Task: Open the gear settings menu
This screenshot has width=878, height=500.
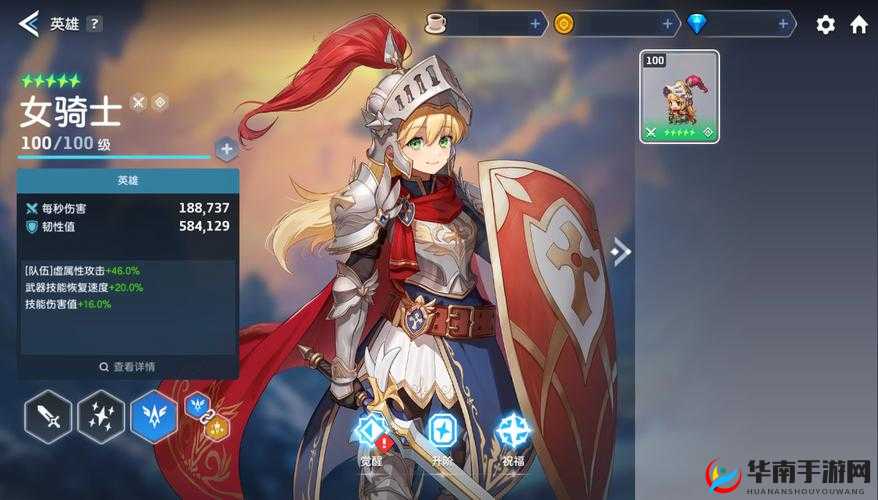Action: pos(825,24)
